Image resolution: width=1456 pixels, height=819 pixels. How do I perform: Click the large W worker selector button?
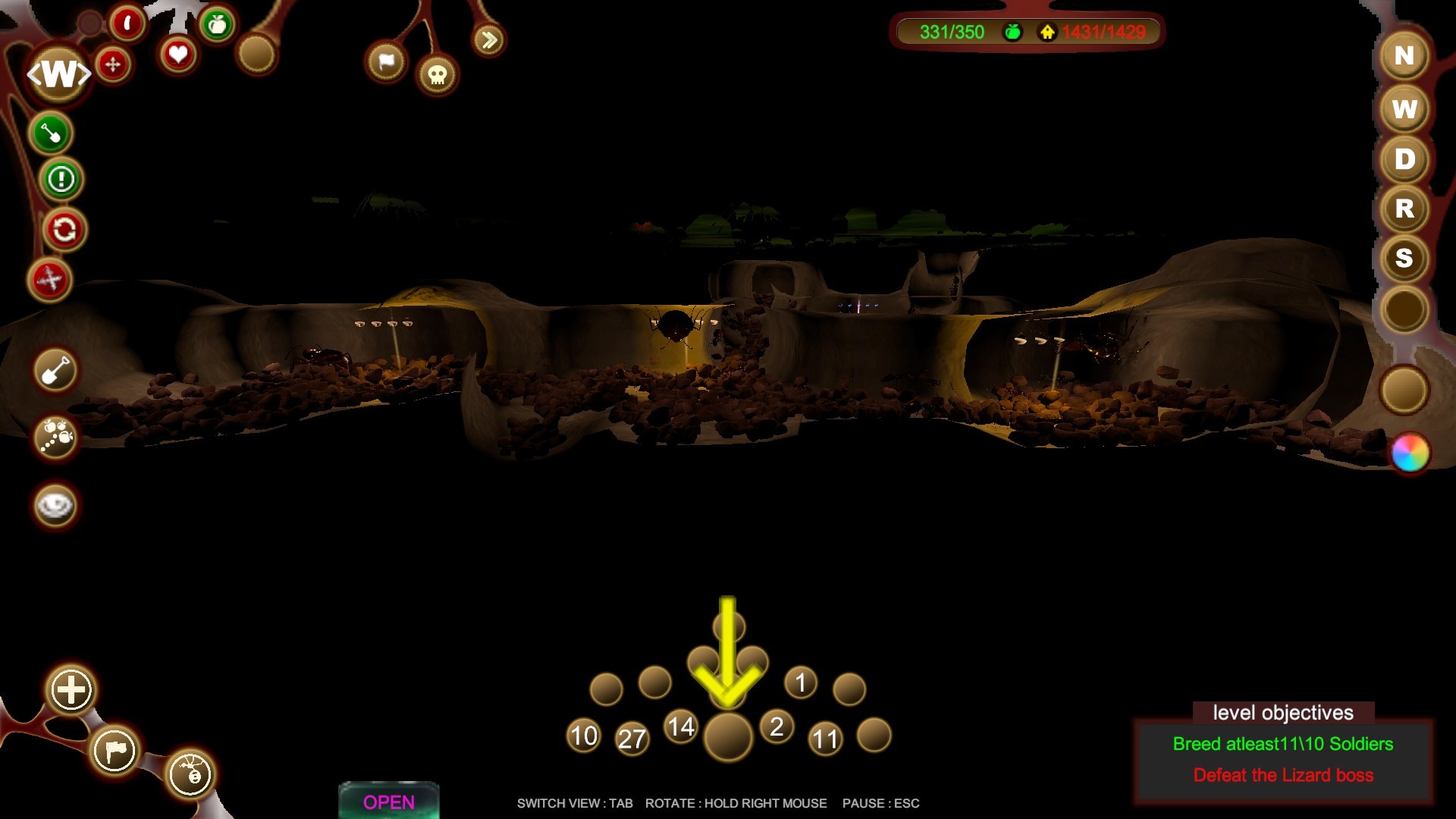(59, 74)
